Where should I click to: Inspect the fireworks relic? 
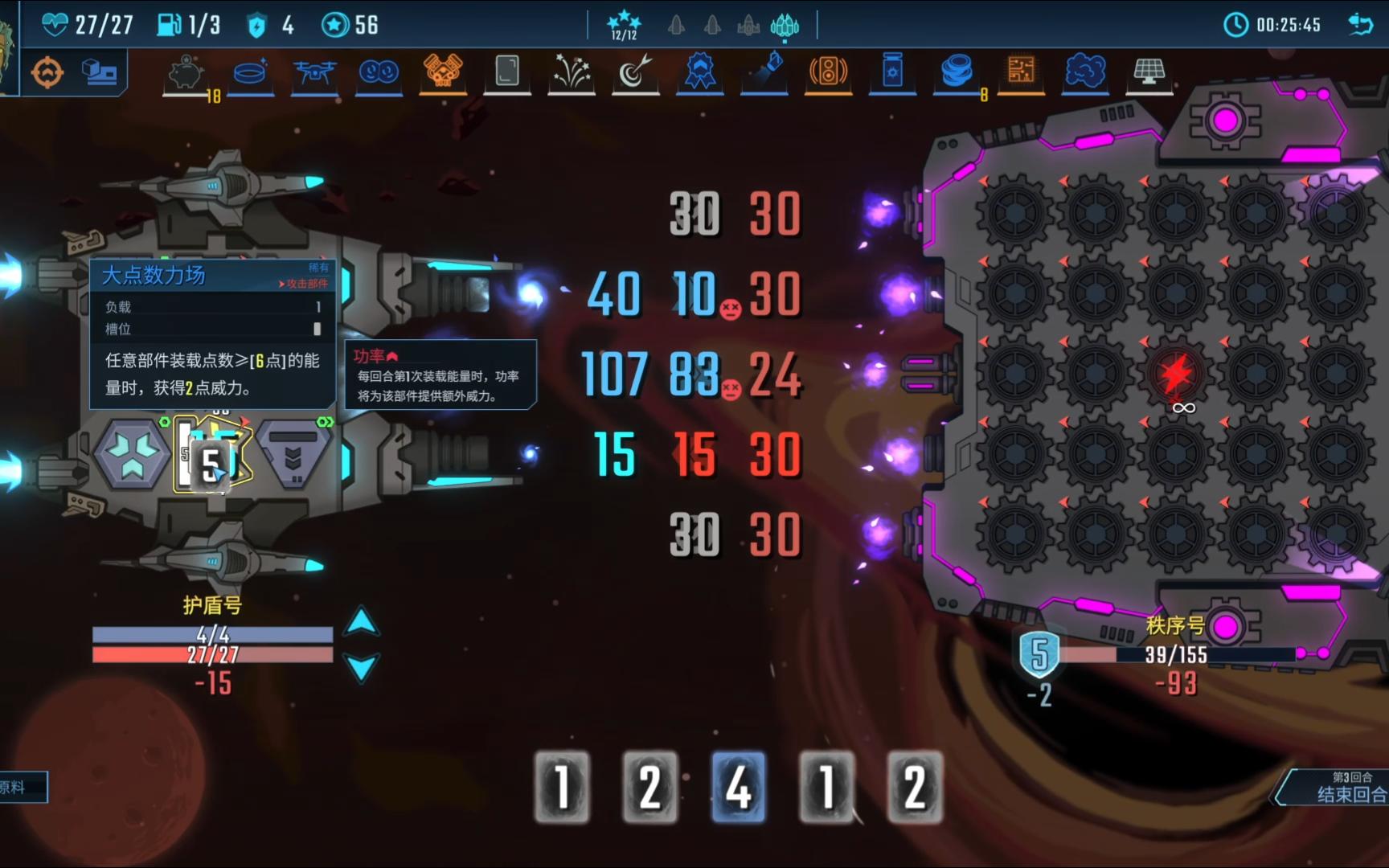571,72
